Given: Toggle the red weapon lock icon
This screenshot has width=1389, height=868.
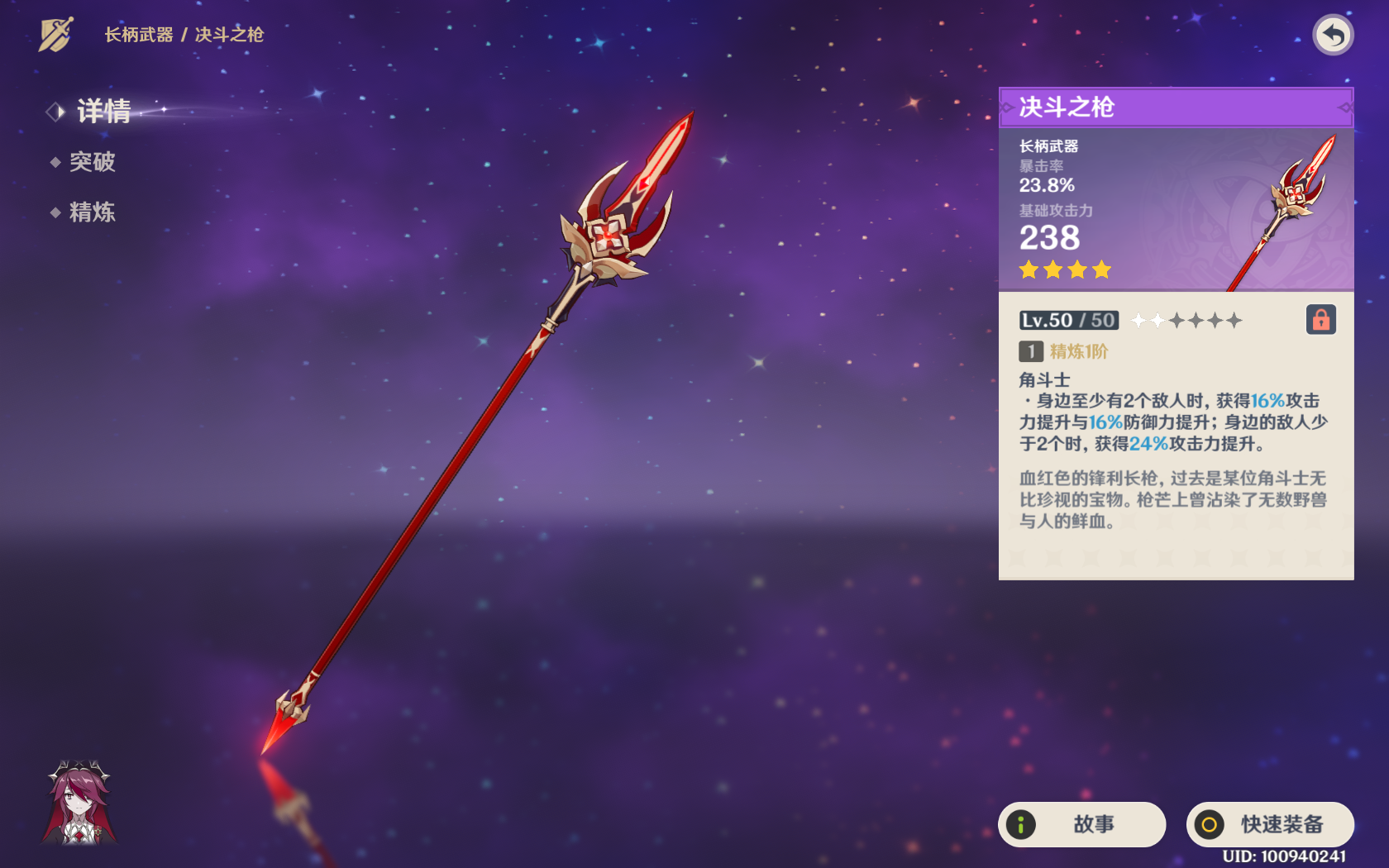Looking at the screenshot, I should point(1320,319).
